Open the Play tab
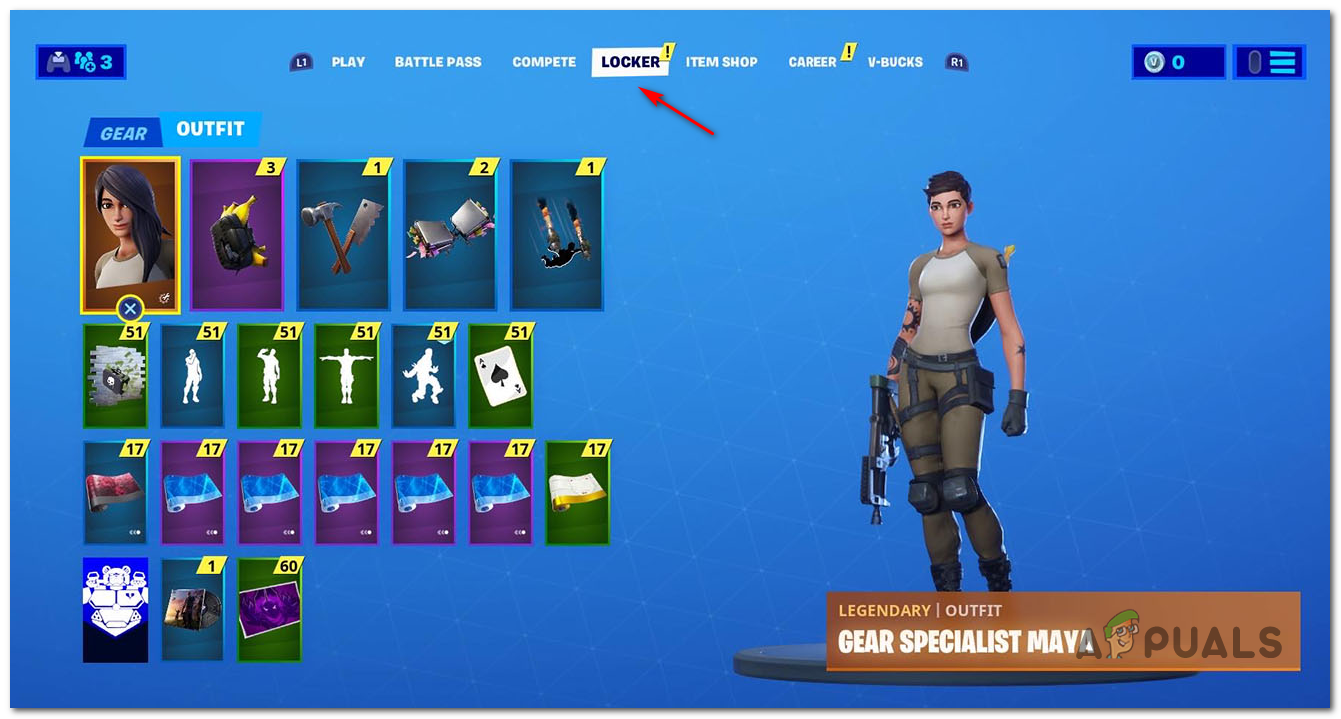The height and width of the screenshot is (719, 1341). pyautogui.click(x=348, y=62)
